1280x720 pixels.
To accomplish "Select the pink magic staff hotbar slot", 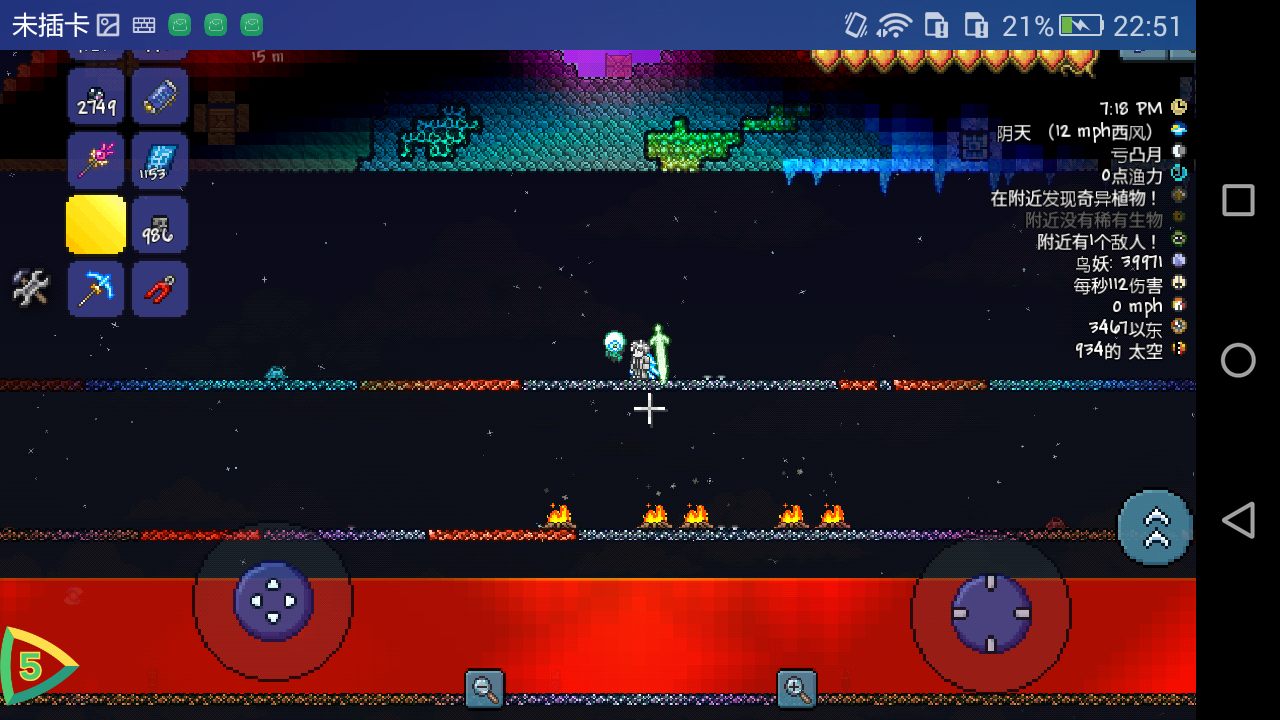I will click(96, 160).
